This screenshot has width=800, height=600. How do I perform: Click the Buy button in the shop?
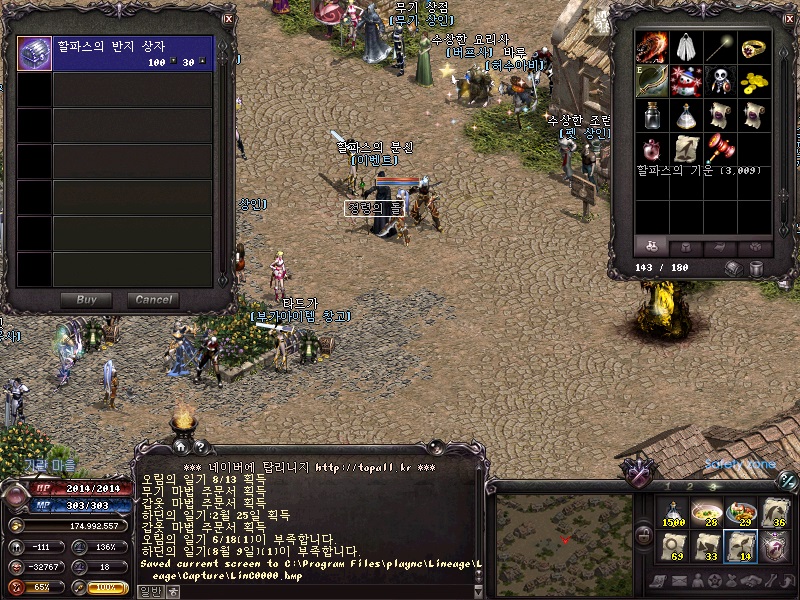tap(86, 300)
